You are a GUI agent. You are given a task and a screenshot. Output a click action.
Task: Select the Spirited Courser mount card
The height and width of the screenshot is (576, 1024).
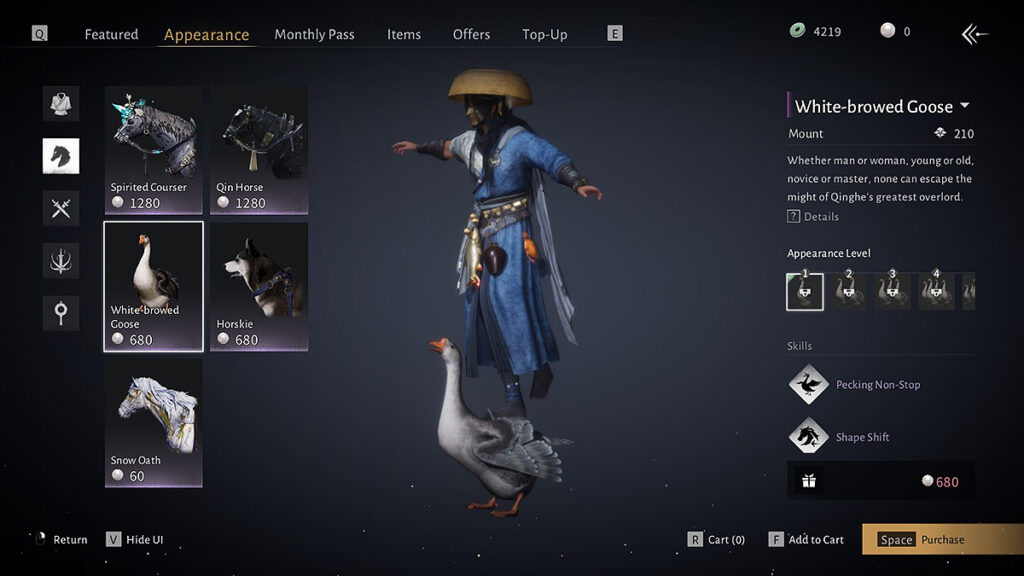click(x=153, y=149)
